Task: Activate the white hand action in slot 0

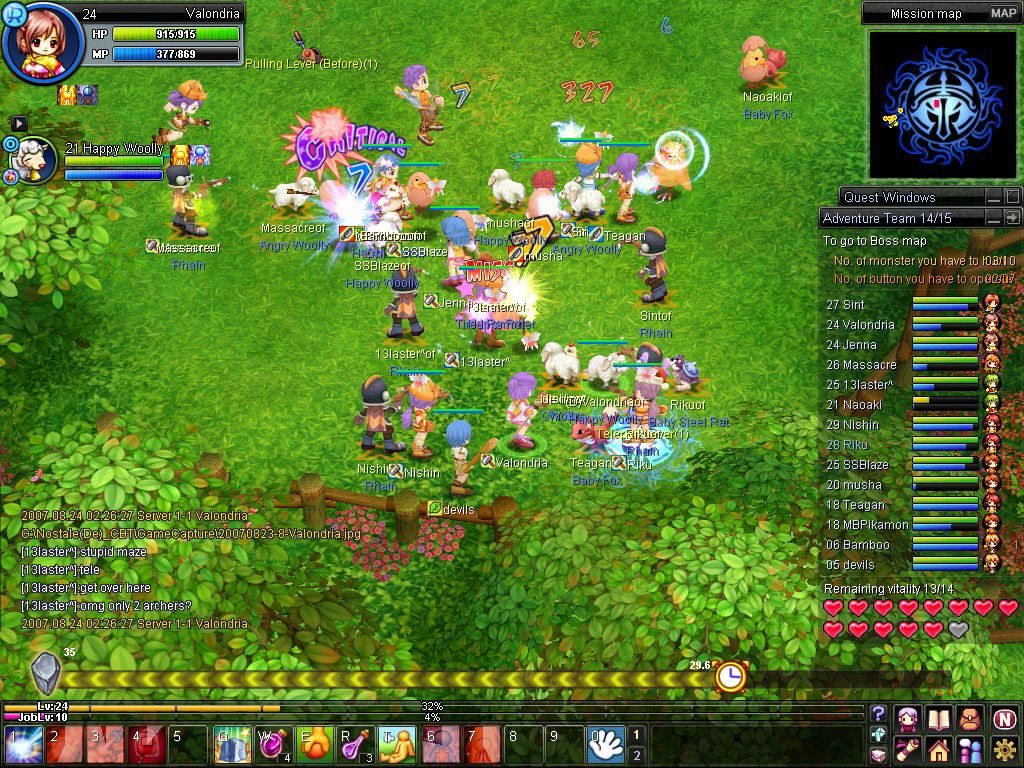Action: [x=606, y=745]
